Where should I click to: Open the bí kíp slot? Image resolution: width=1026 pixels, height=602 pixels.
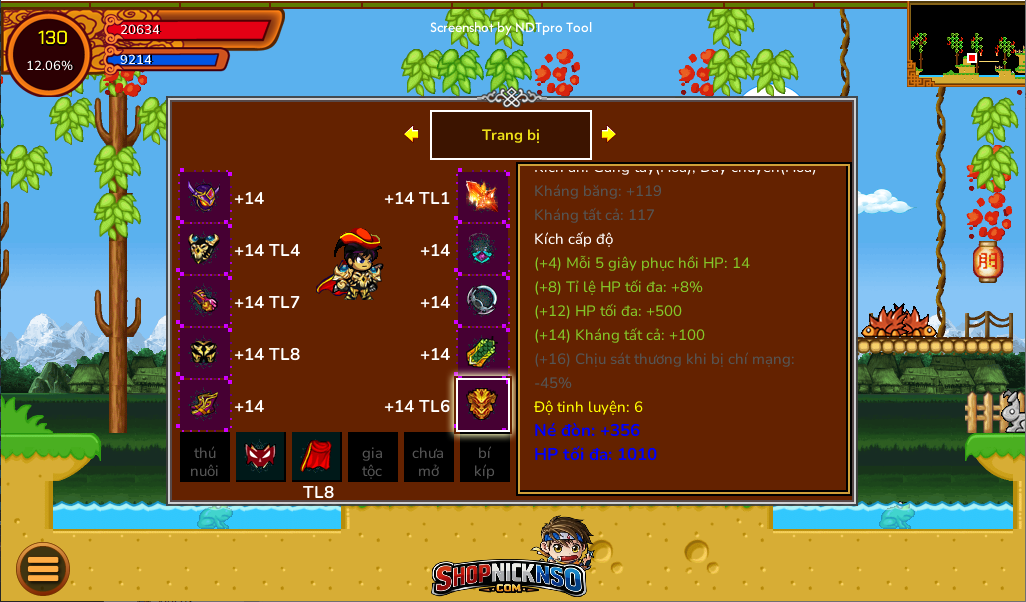coord(484,458)
